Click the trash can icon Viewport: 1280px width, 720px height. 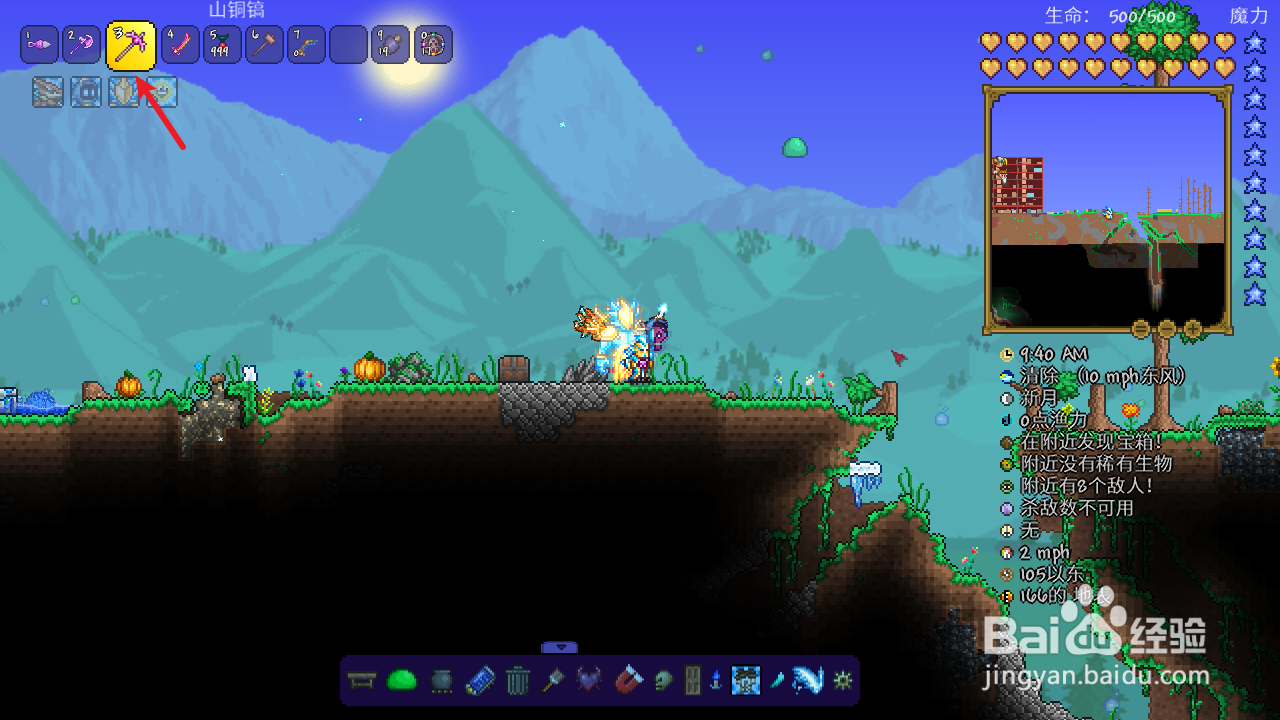coord(517,681)
